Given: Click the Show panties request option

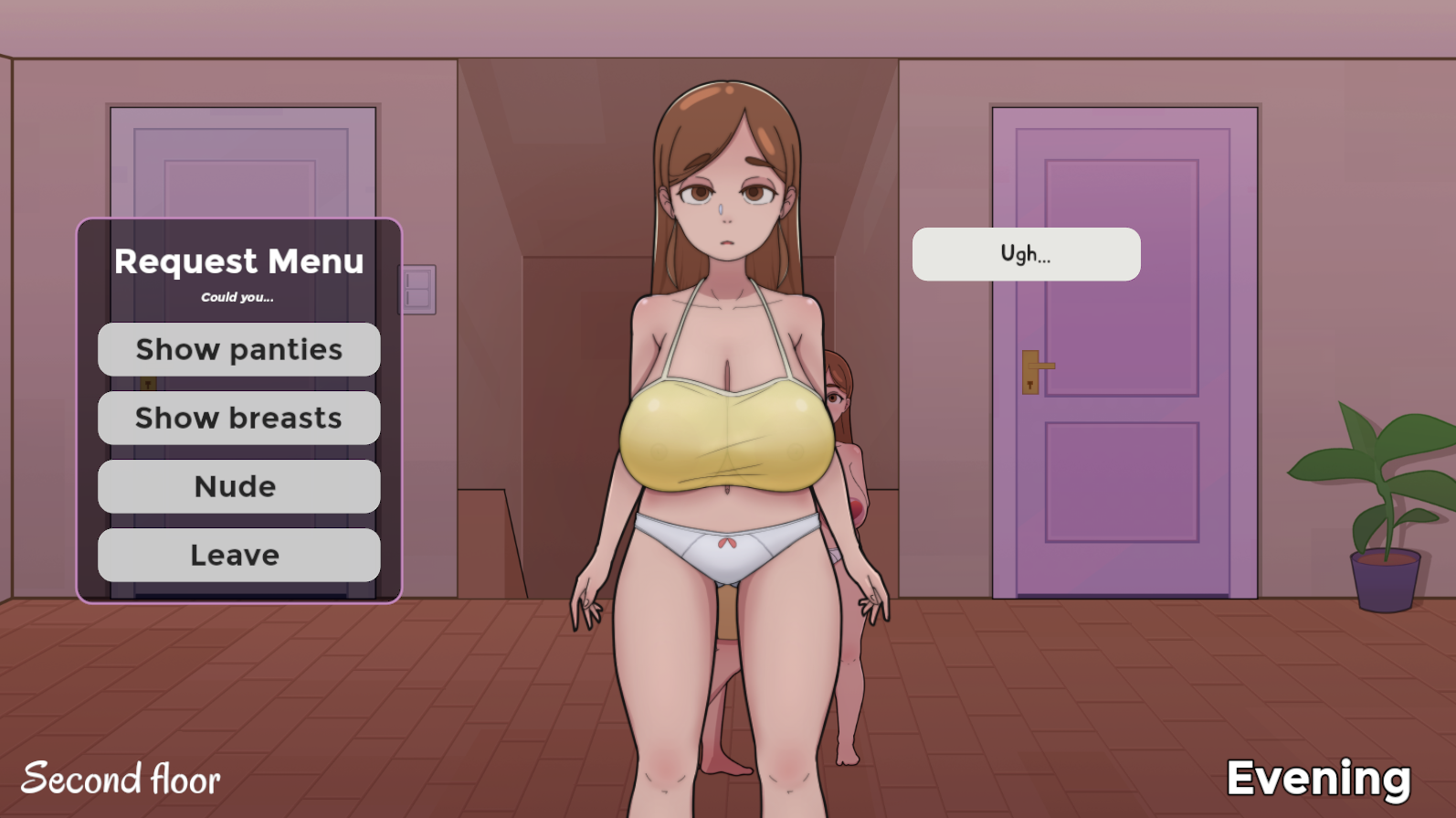Looking at the screenshot, I should 238,349.
